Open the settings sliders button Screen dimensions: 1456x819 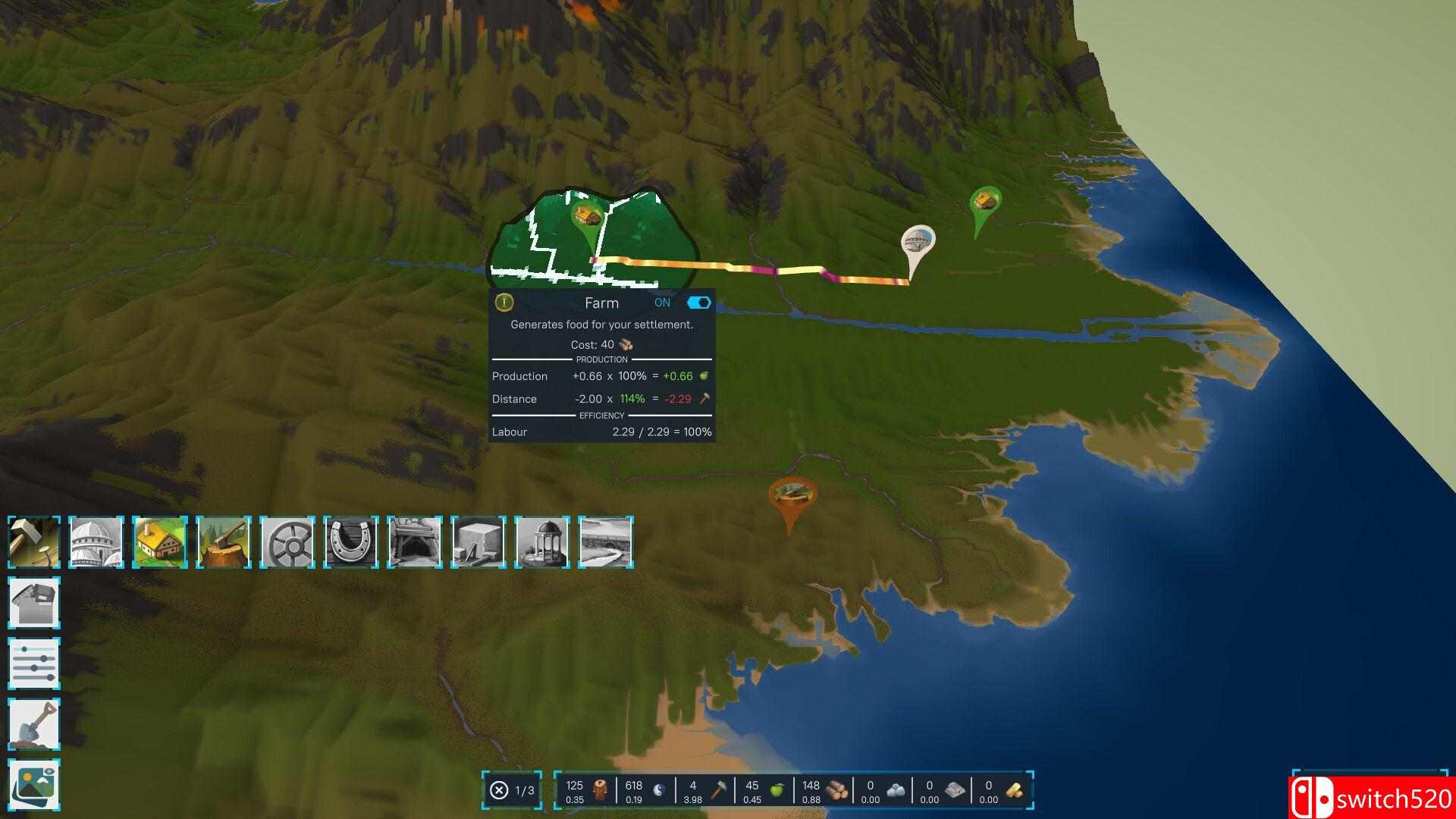[34, 664]
